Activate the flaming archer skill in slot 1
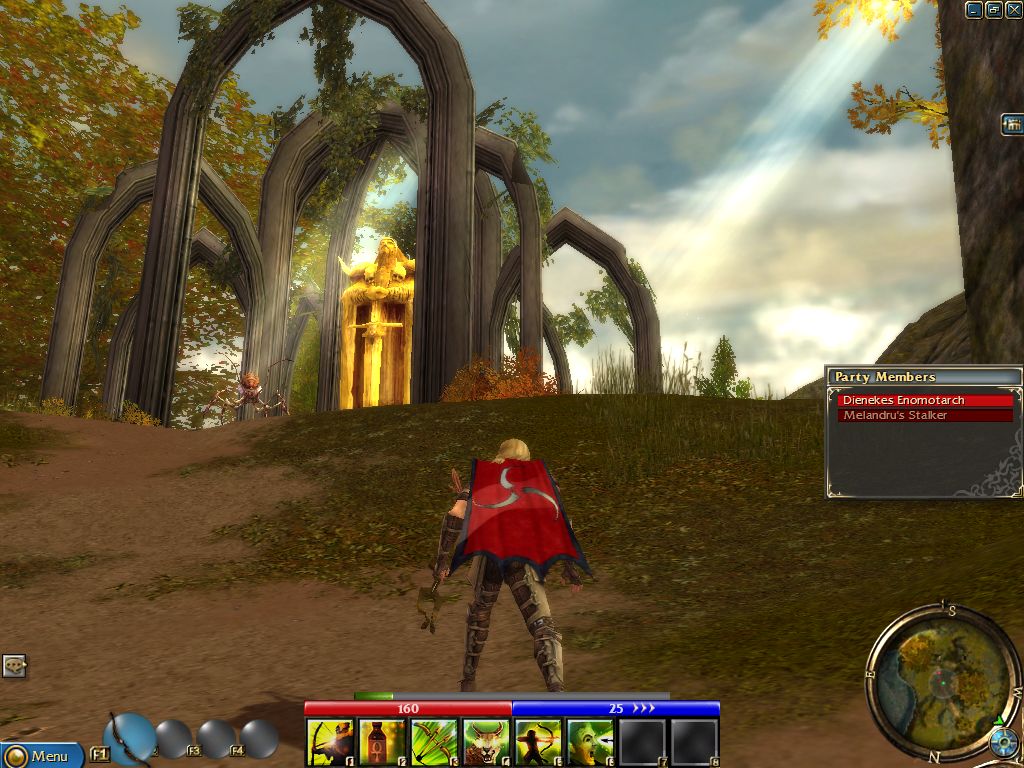The image size is (1024, 768). 330,742
